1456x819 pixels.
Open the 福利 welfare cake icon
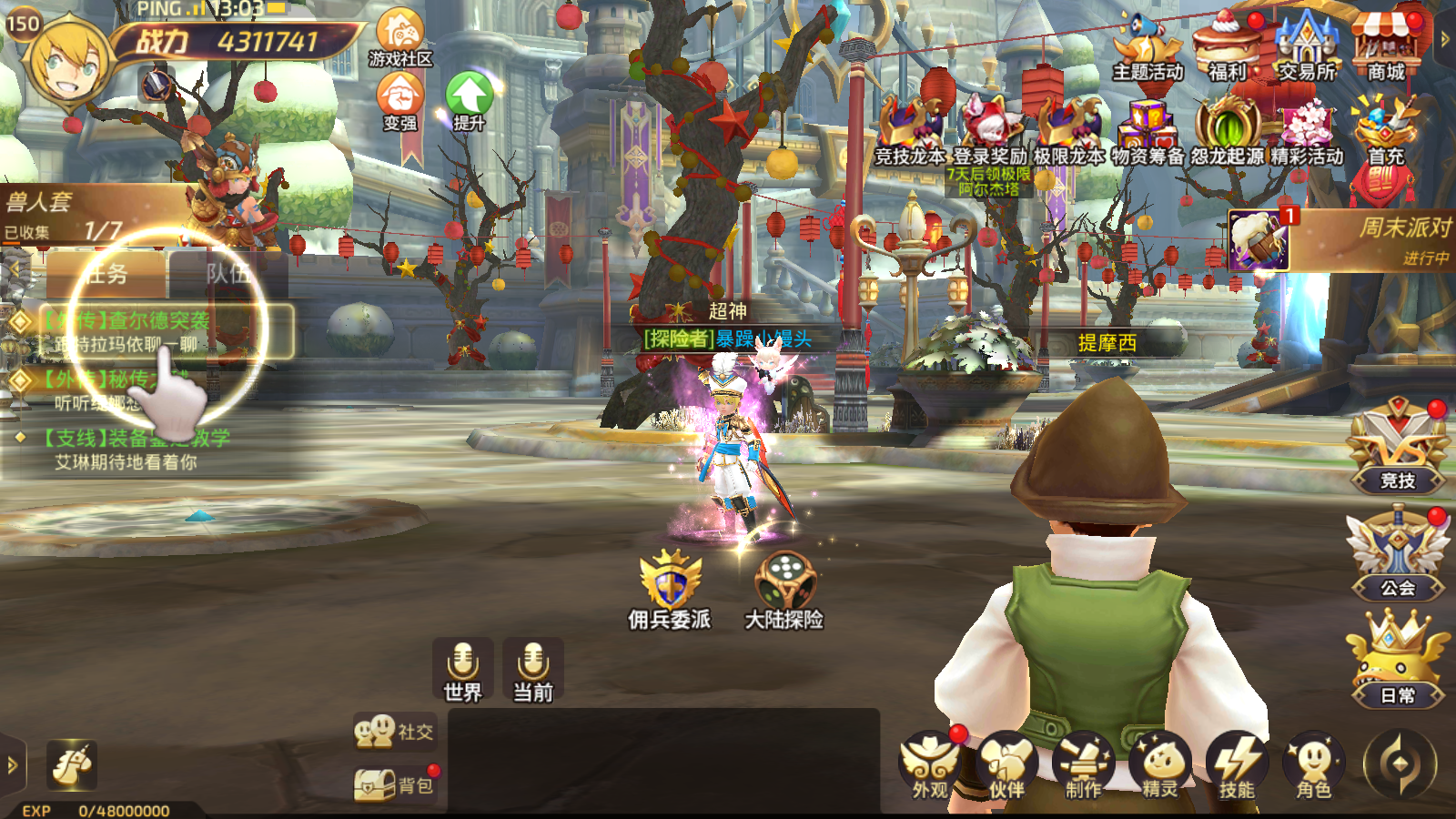click(x=1227, y=45)
